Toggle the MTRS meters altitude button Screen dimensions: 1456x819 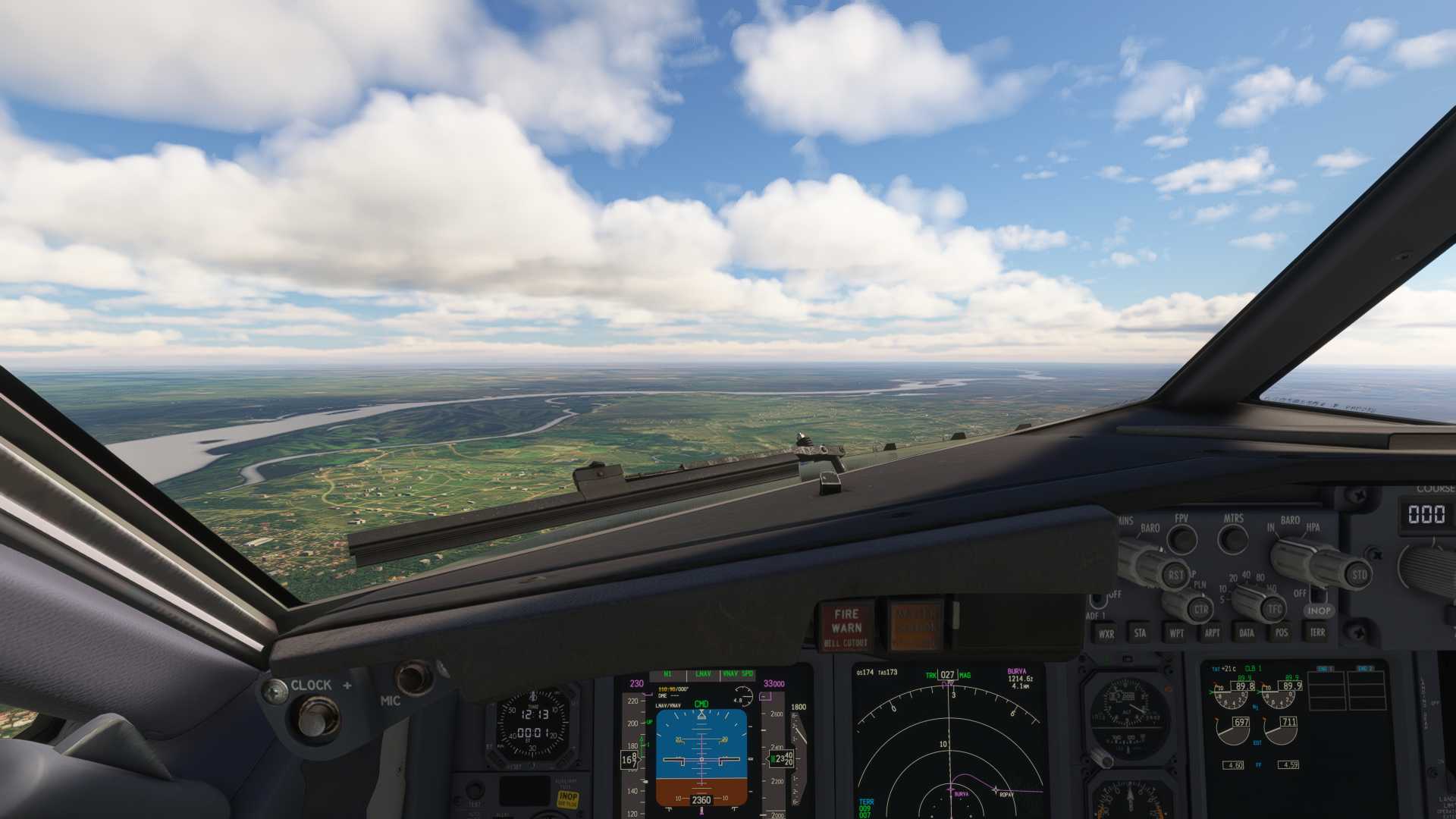pyautogui.click(x=1233, y=539)
